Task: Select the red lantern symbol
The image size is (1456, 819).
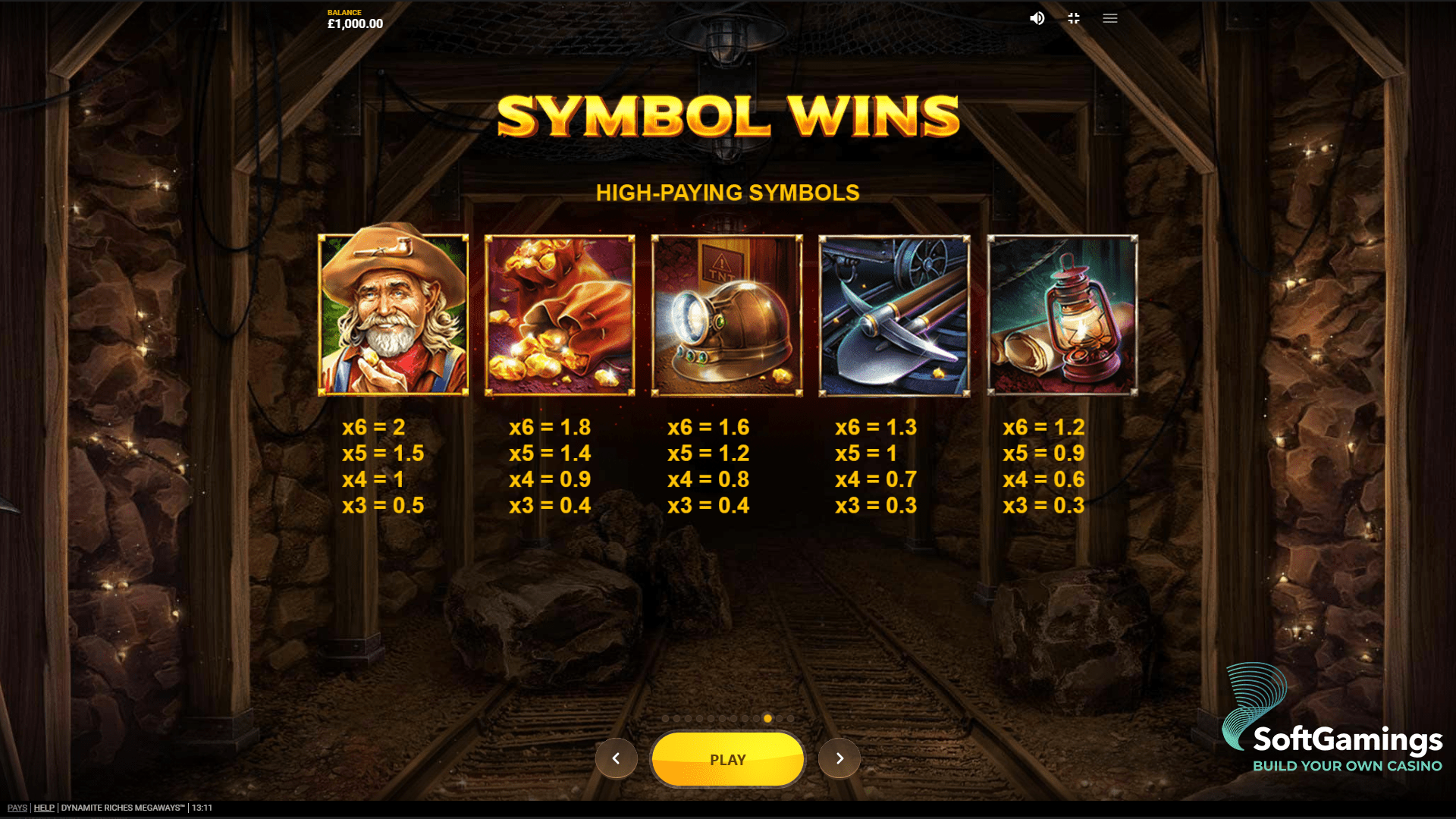Action: click(1062, 315)
